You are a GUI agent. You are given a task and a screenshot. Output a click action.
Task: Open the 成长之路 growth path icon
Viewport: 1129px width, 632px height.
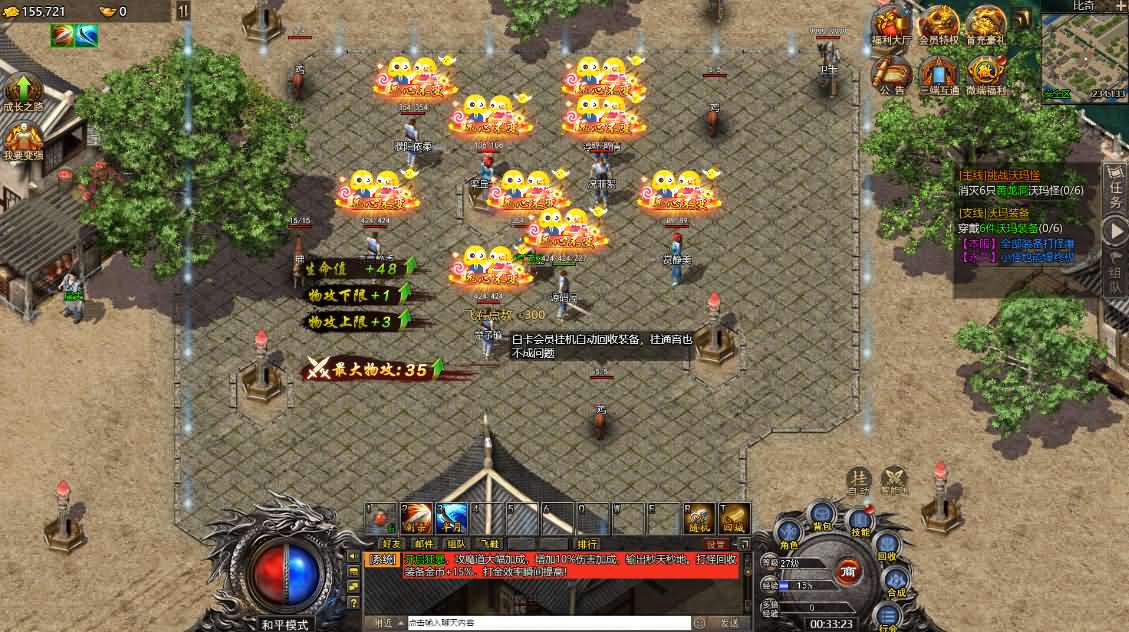23,91
